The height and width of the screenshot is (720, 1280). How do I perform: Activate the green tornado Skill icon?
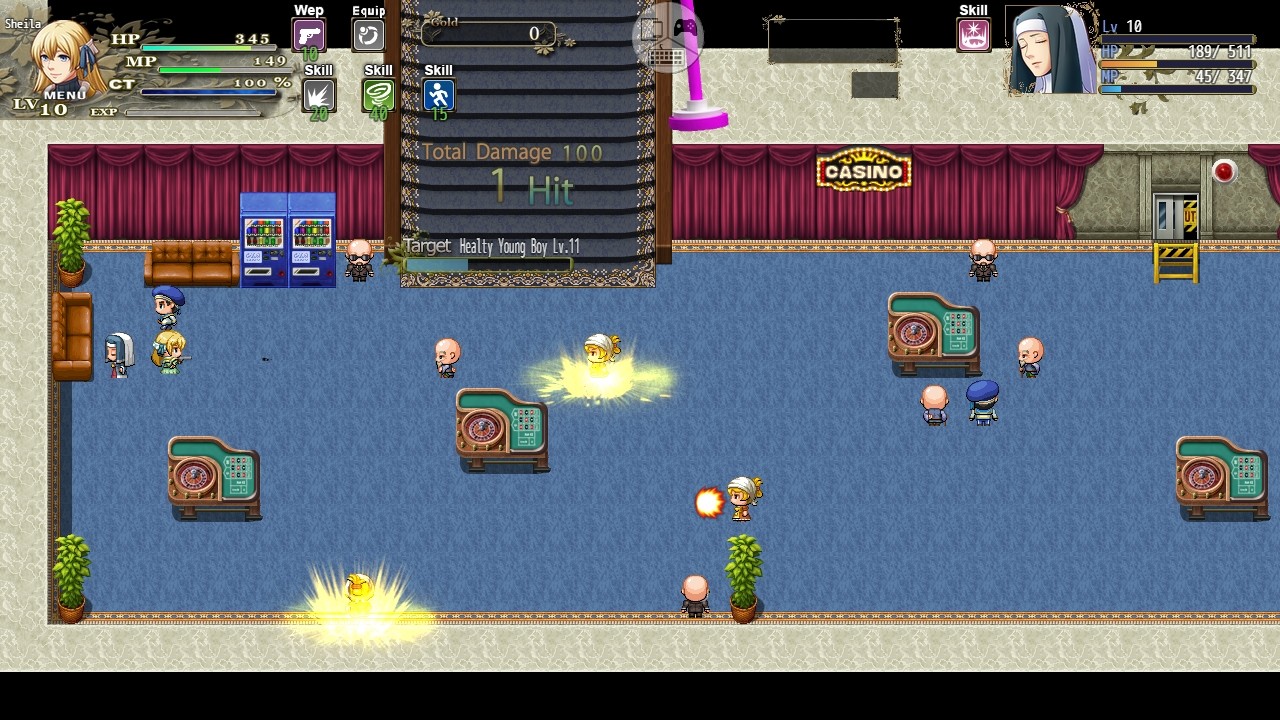[x=377, y=95]
